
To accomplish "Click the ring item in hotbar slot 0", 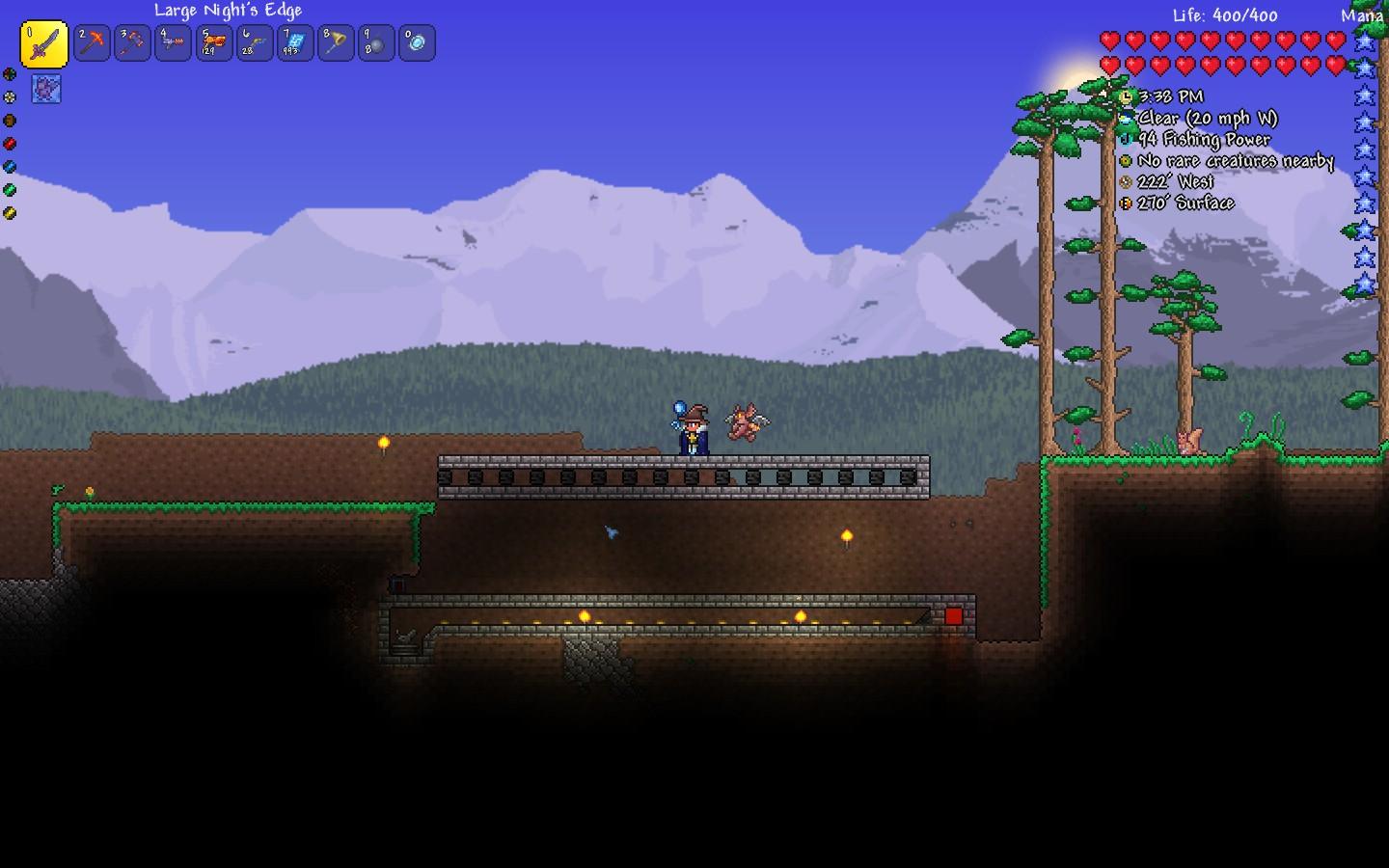I will [416, 42].
